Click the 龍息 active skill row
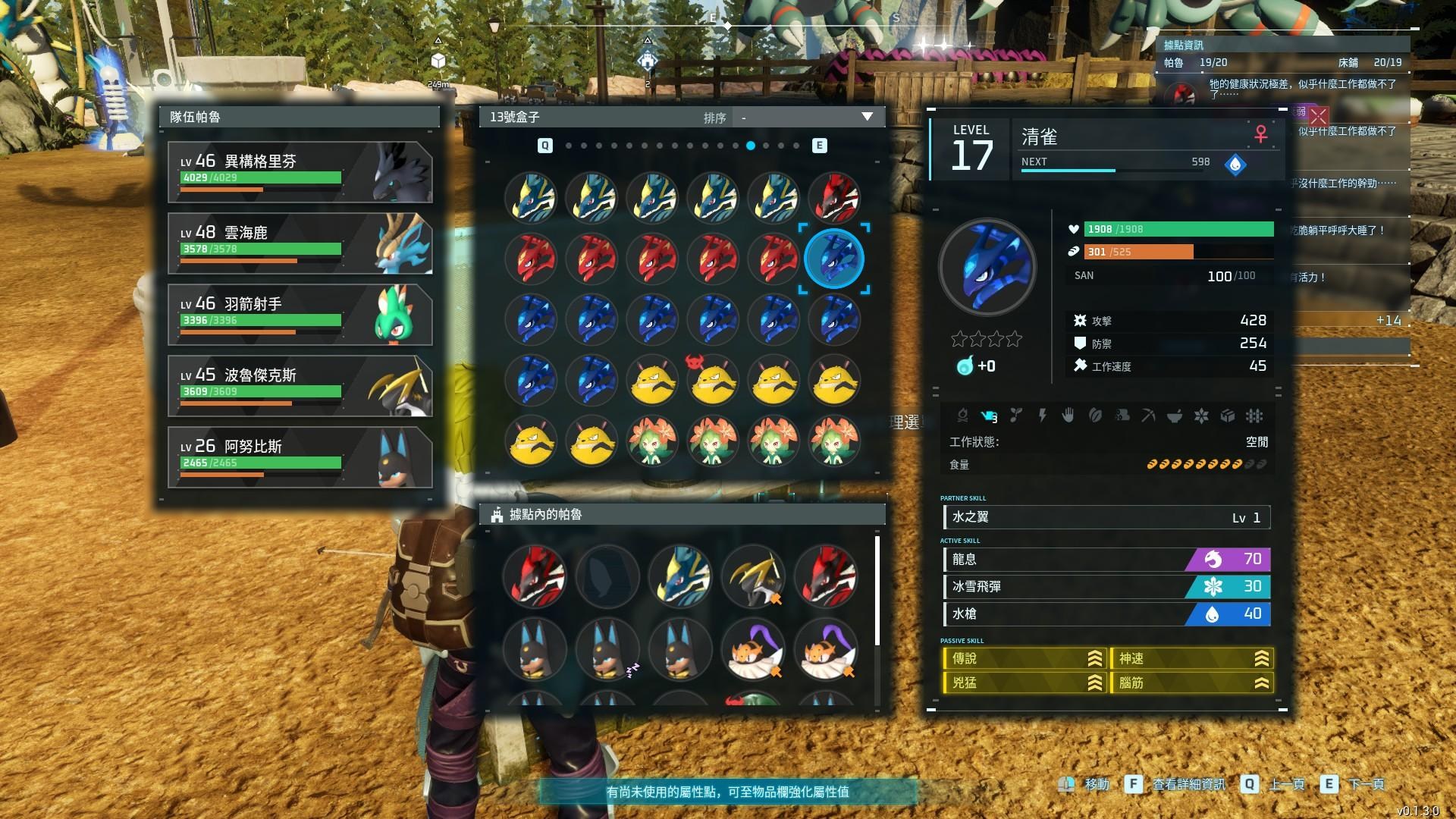Viewport: 1456px width, 819px height. 1106,560
